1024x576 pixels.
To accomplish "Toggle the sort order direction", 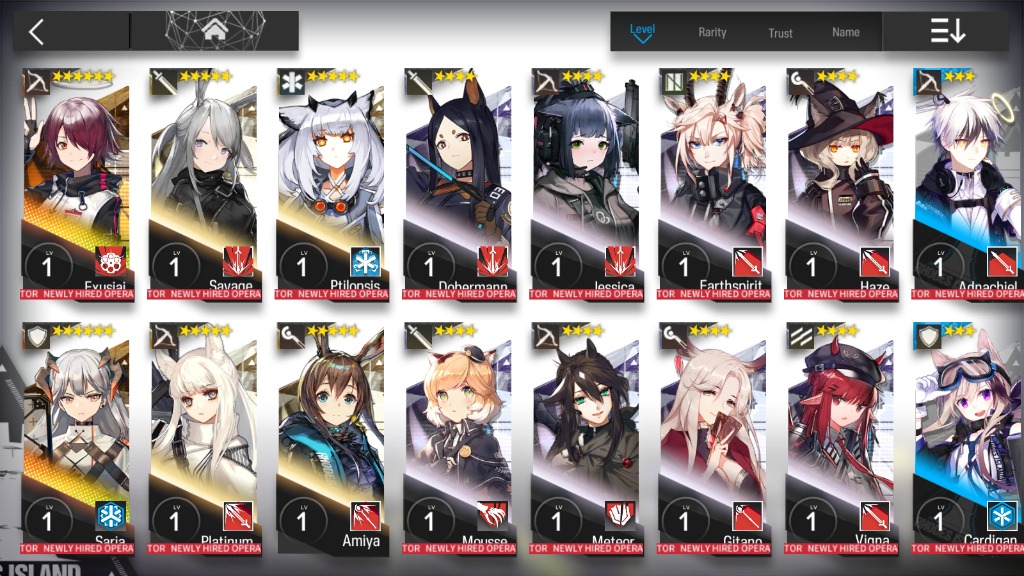I will [x=947, y=31].
